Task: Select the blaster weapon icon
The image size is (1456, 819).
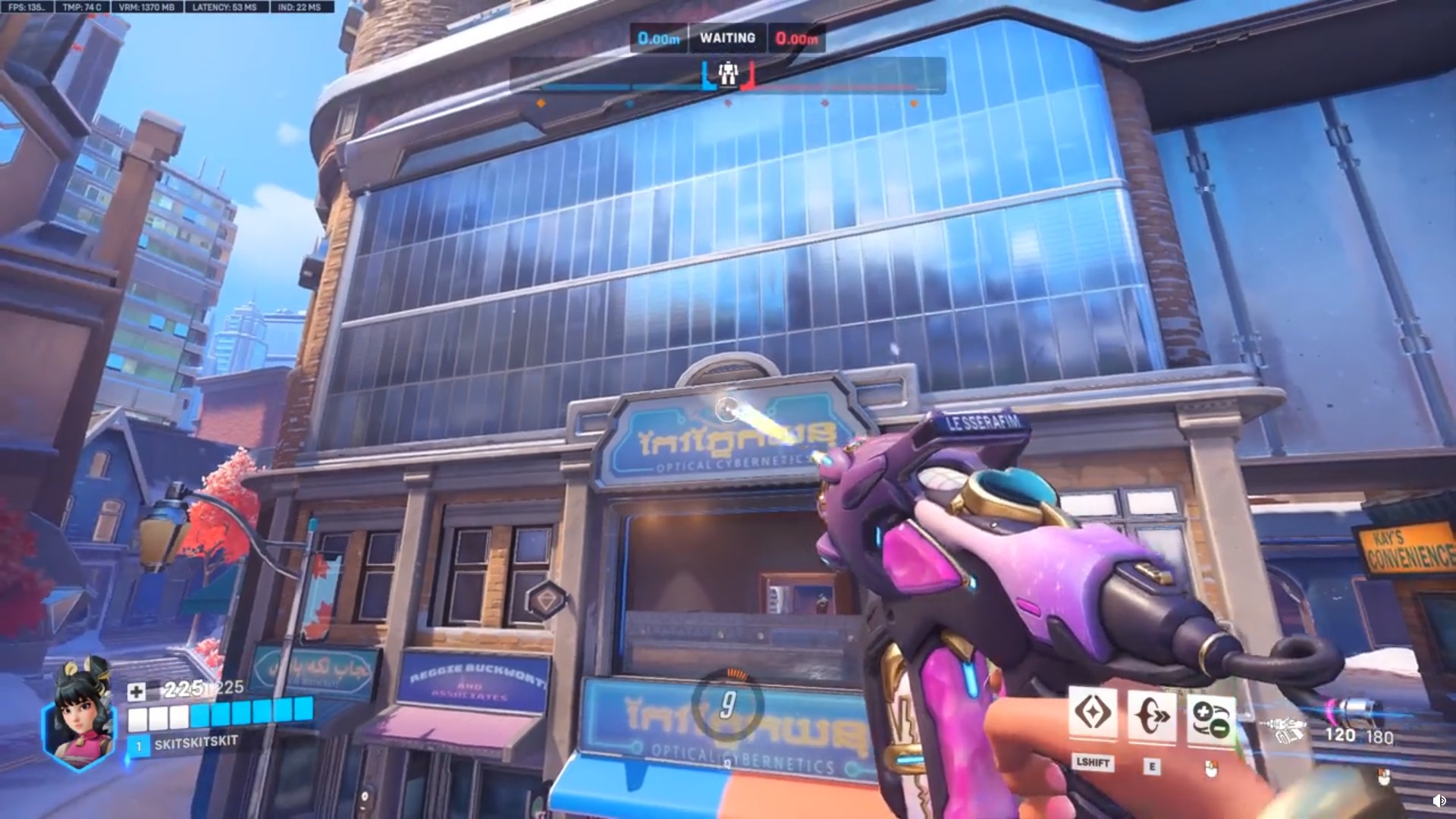Action: coord(1283,730)
